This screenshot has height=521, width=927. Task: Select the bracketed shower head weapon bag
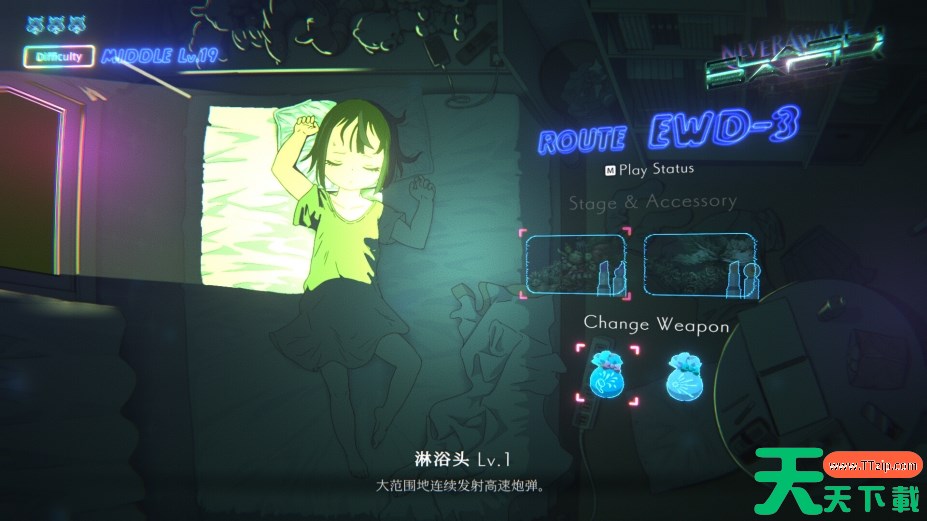(x=606, y=373)
